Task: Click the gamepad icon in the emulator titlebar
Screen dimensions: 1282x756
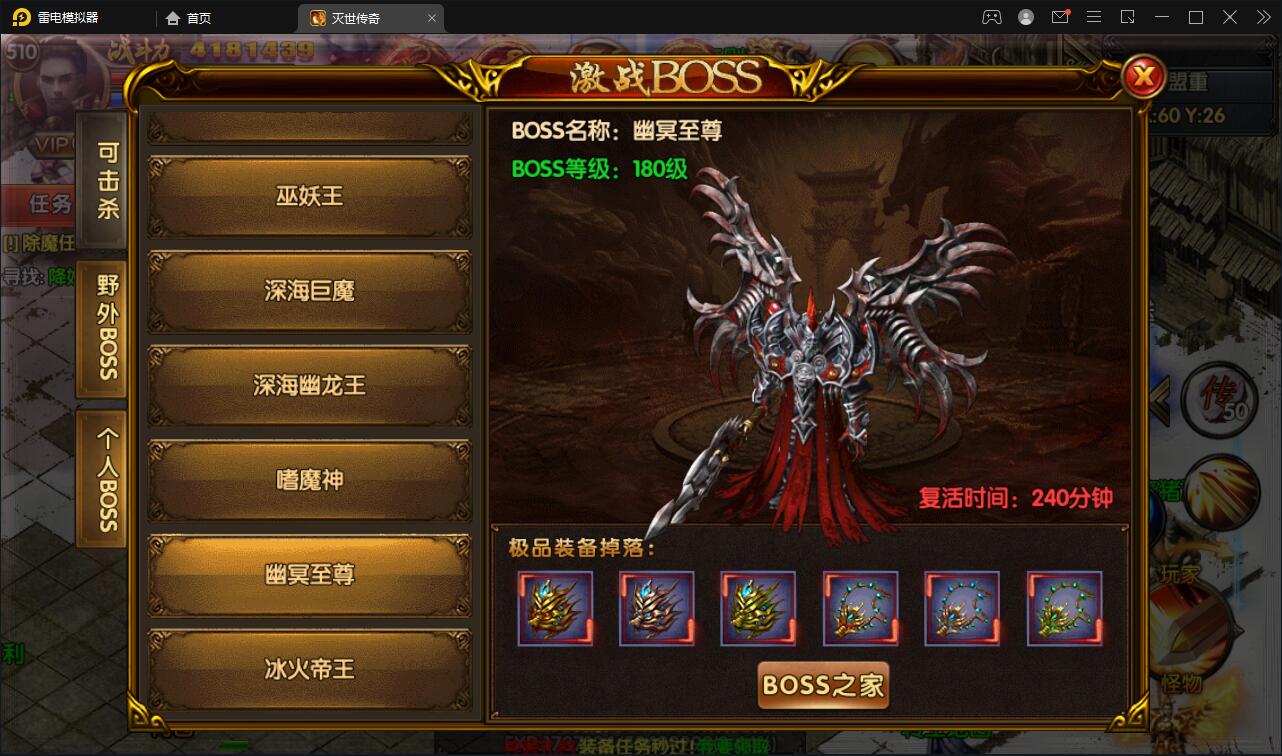Action: (992, 16)
